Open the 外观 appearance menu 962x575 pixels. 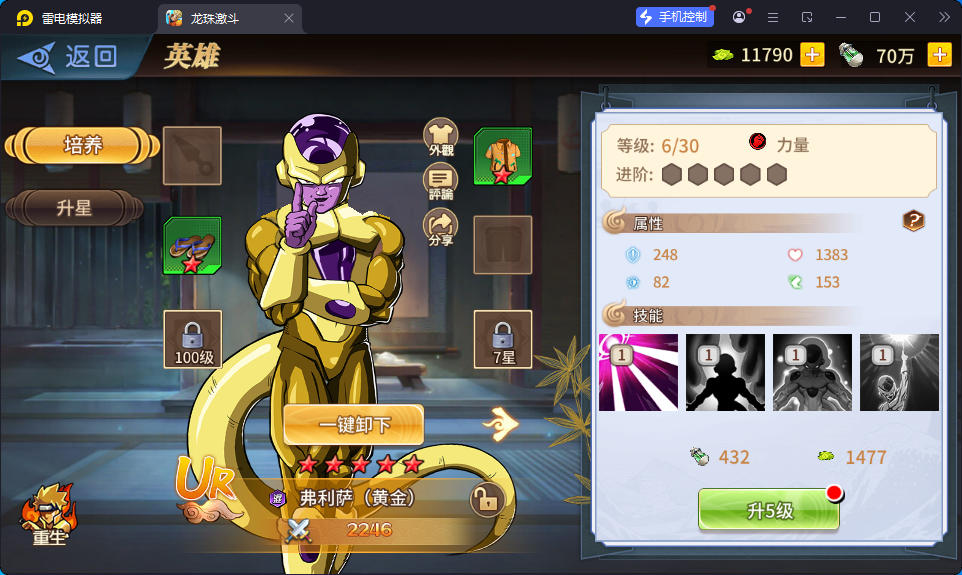click(x=441, y=137)
